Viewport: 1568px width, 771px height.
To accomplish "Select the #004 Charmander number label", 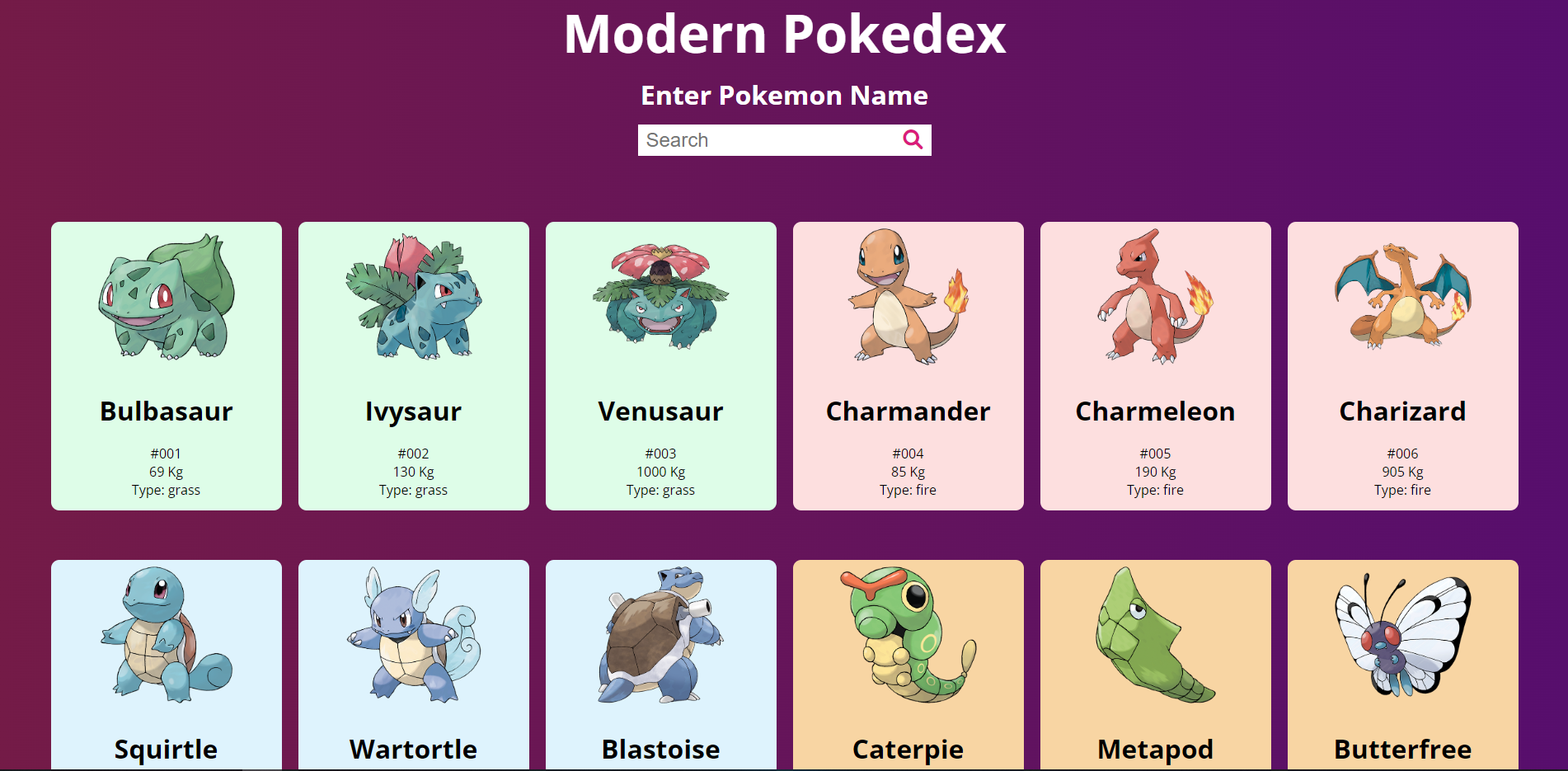I will [908, 453].
